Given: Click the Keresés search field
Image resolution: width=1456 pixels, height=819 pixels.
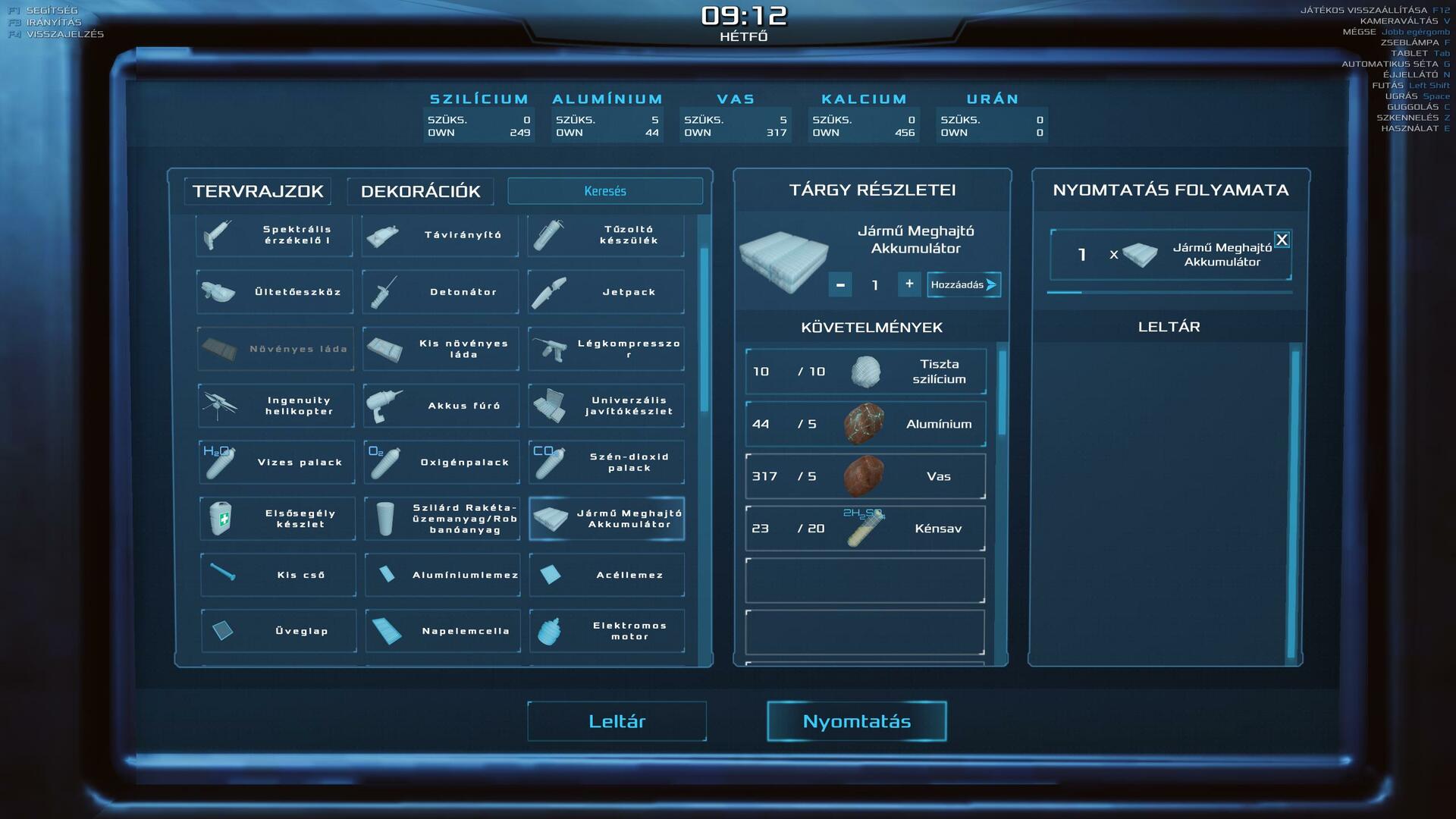Looking at the screenshot, I should pos(605,191).
